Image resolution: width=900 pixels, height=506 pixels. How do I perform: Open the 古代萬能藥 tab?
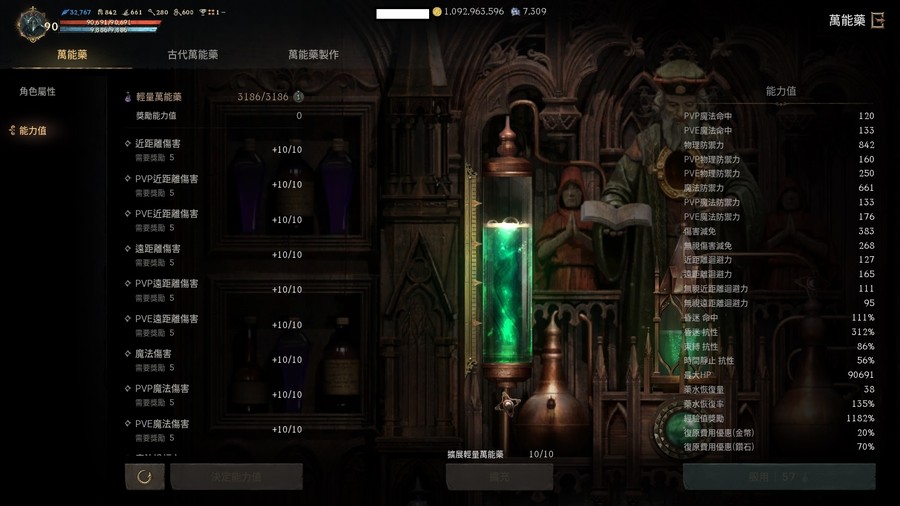tap(193, 55)
